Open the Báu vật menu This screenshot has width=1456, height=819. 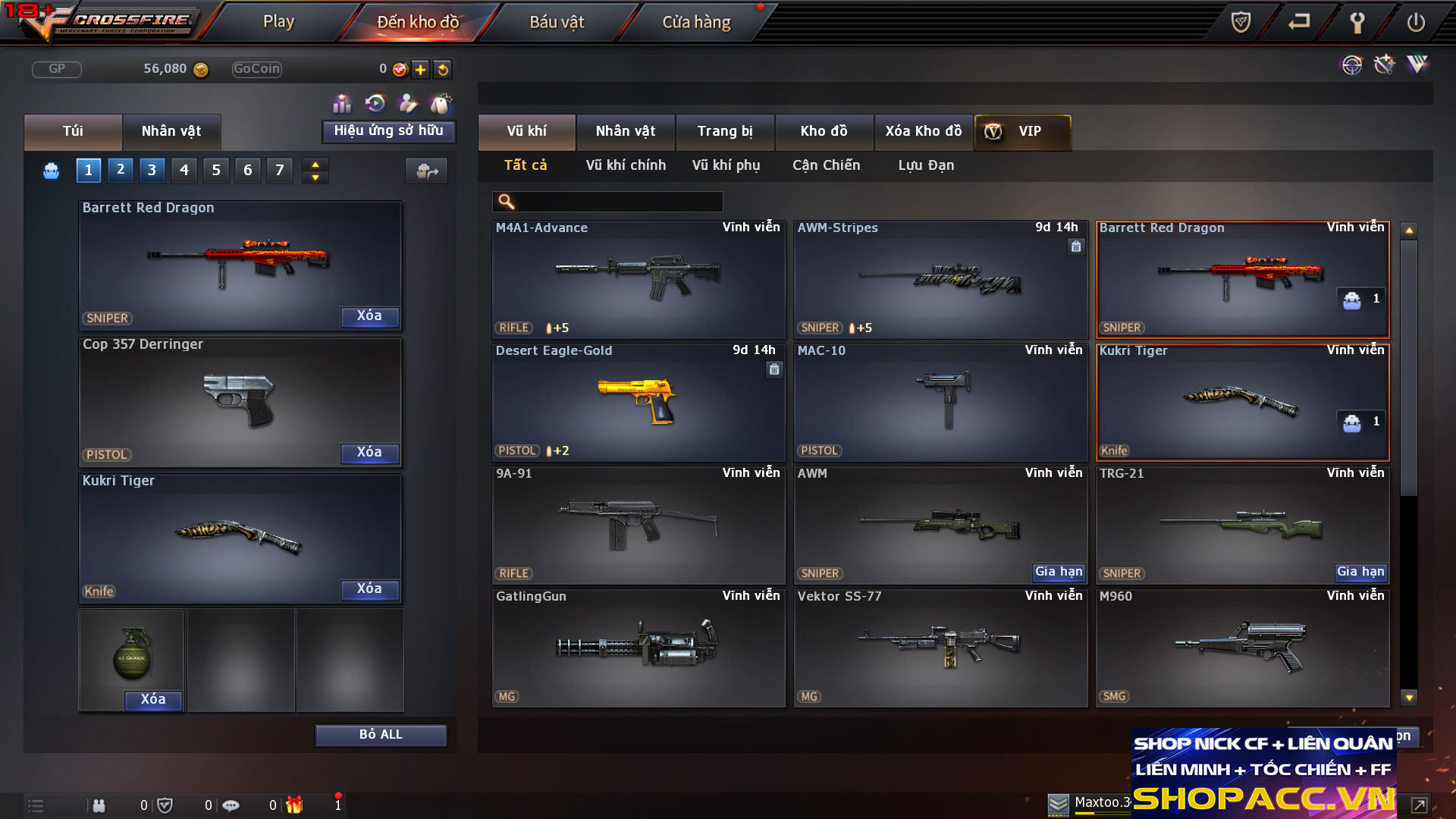[x=557, y=22]
